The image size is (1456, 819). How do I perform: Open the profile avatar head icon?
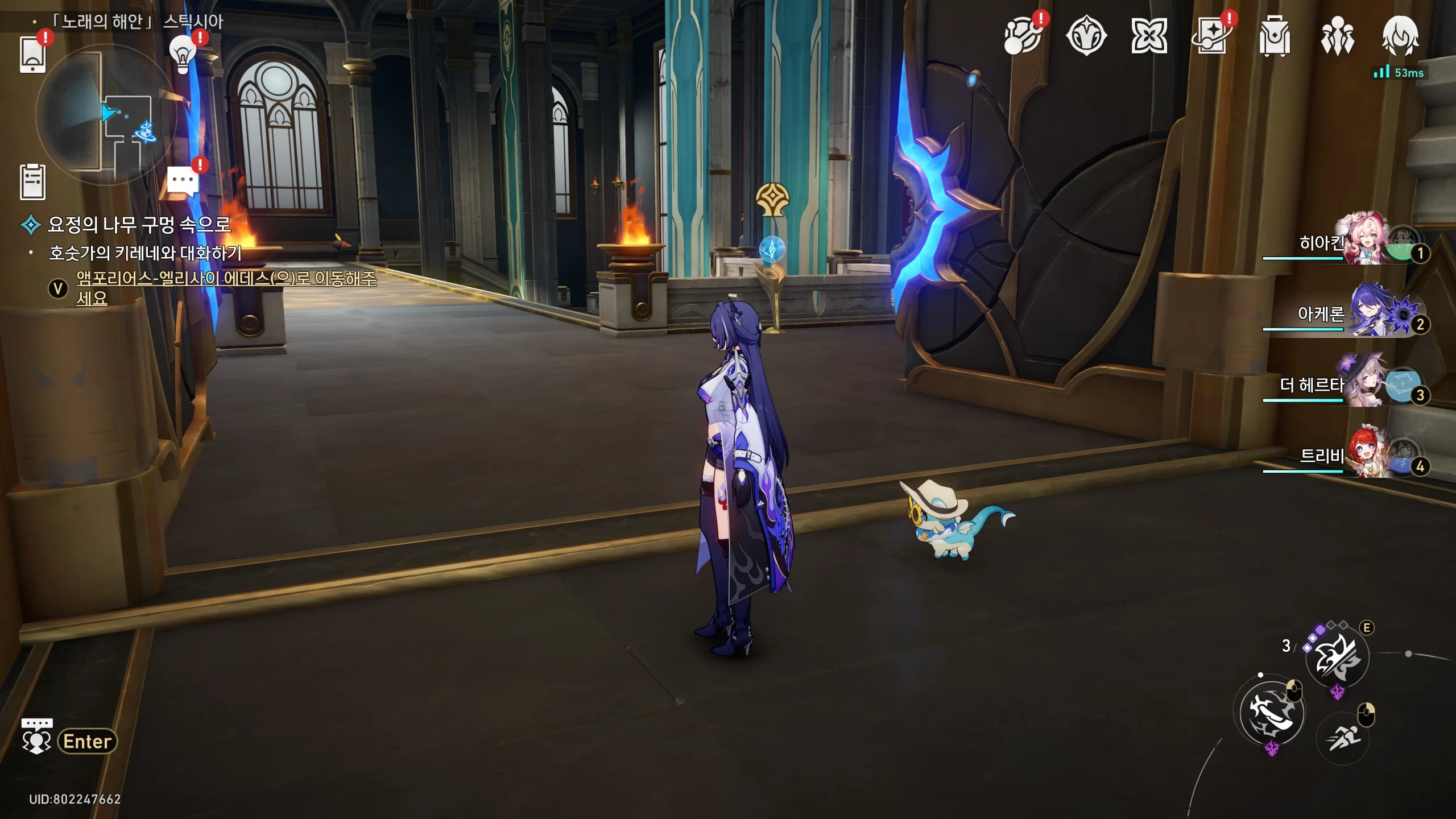(x=1400, y=36)
